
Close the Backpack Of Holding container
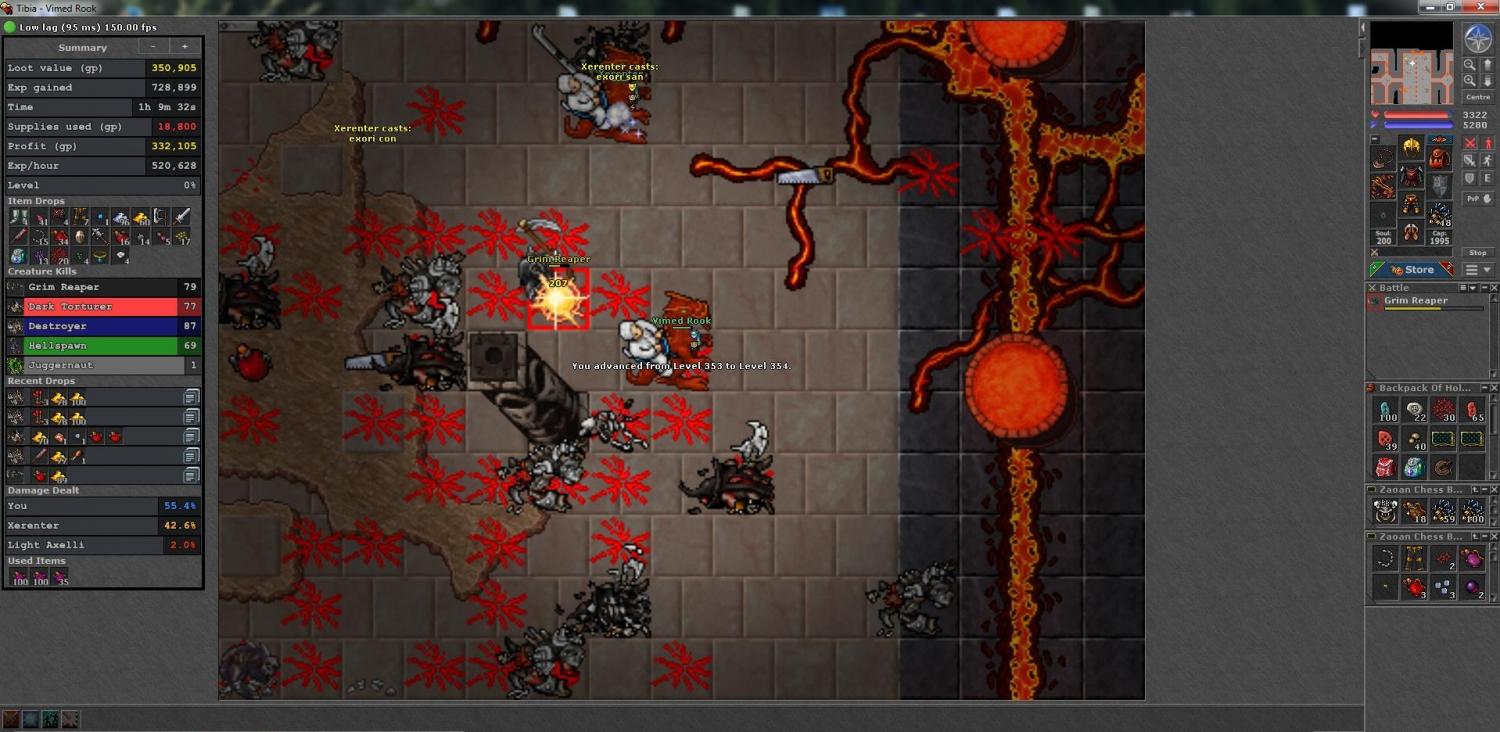[x=1494, y=388]
